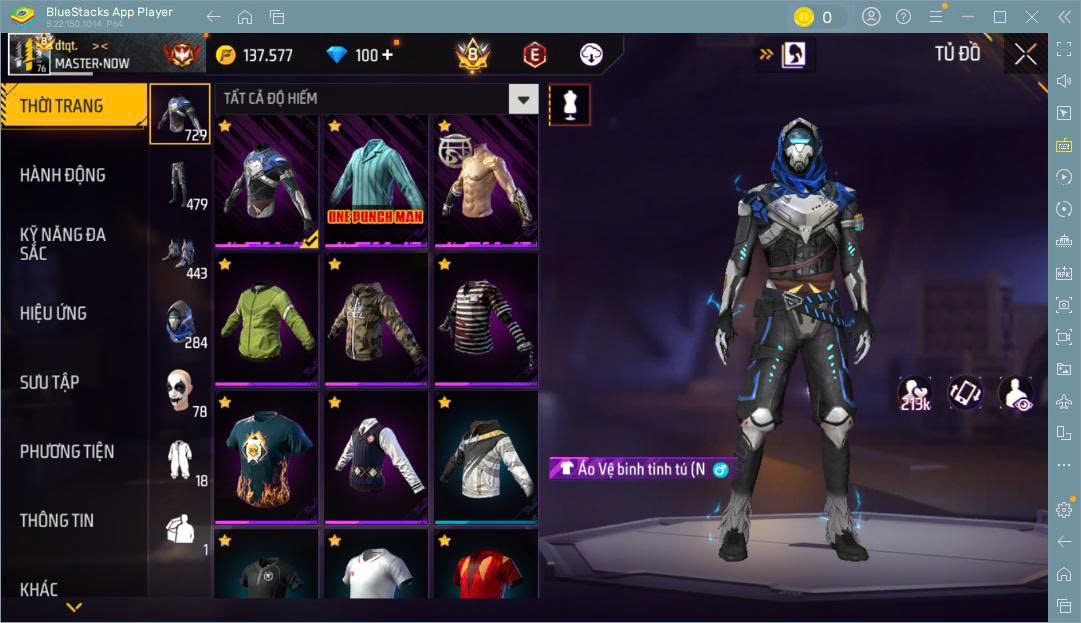Open the HIỆU ỨNG category
Viewport: 1081px width, 623px height.
54,313
